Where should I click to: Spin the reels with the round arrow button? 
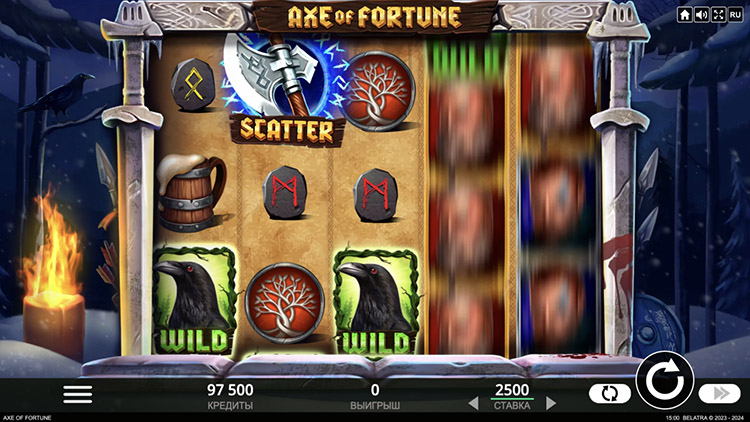[663, 381]
